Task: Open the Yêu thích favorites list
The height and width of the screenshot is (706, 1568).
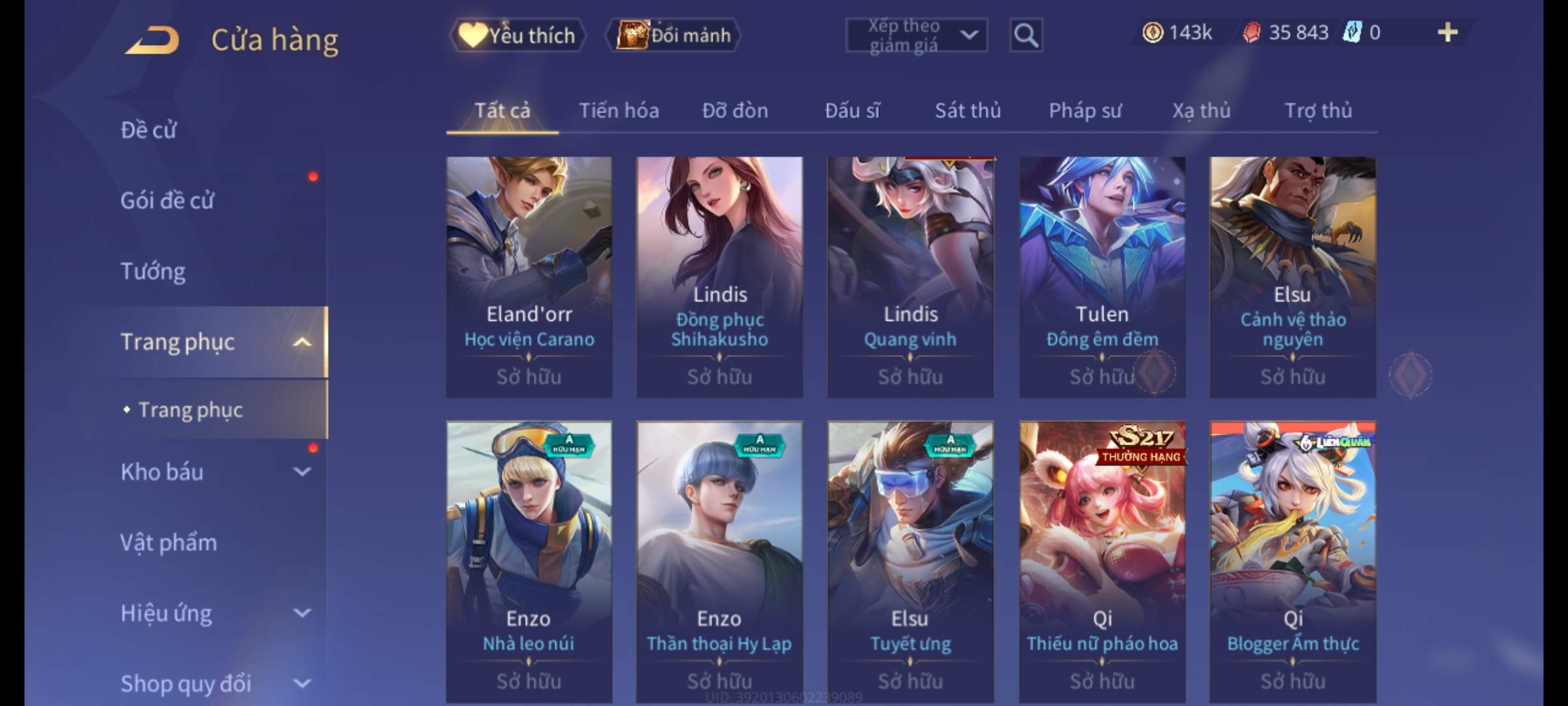Action: [517, 35]
